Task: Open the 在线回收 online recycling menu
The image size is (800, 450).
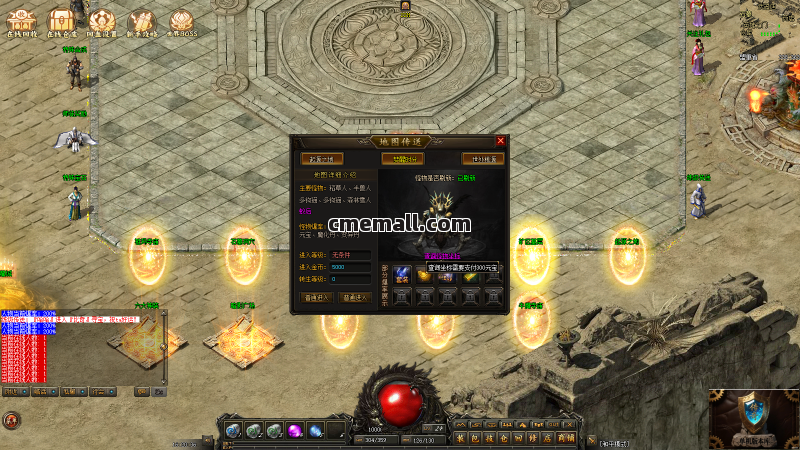Action: [21, 22]
